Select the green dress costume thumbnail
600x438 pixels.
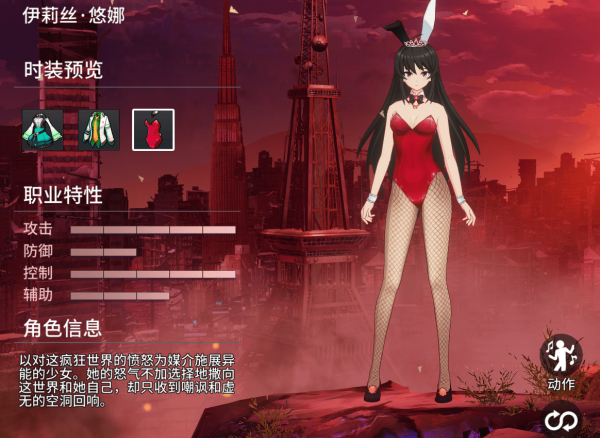(43, 129)
